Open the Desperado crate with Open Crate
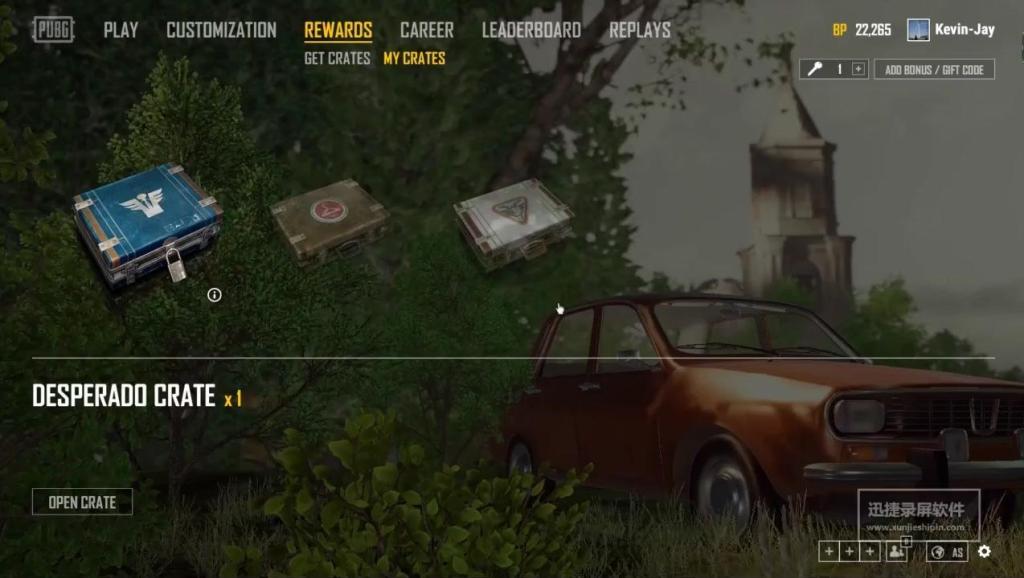 coord(82,502)
